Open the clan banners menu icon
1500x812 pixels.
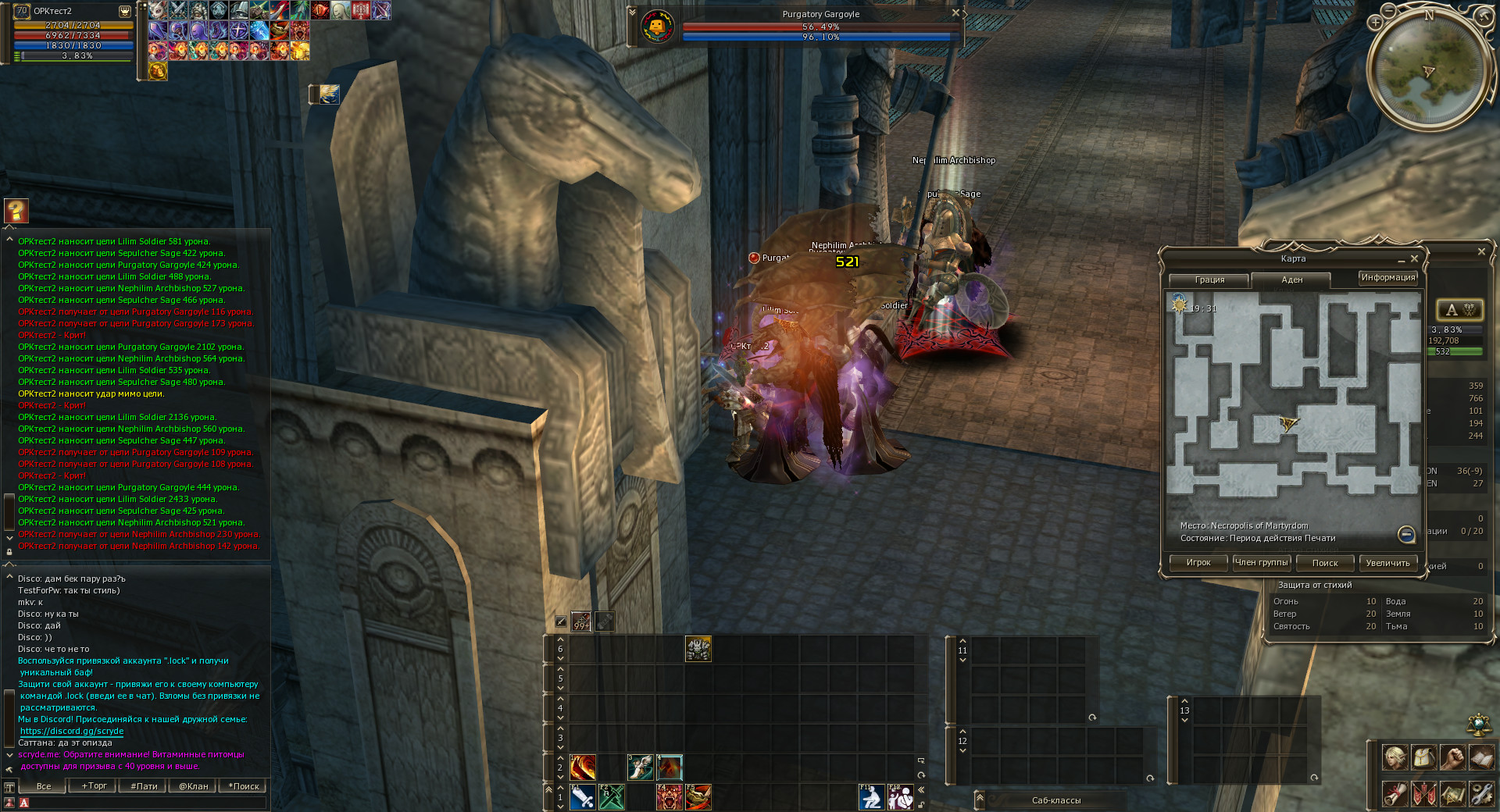click(x=1423, y=794)
